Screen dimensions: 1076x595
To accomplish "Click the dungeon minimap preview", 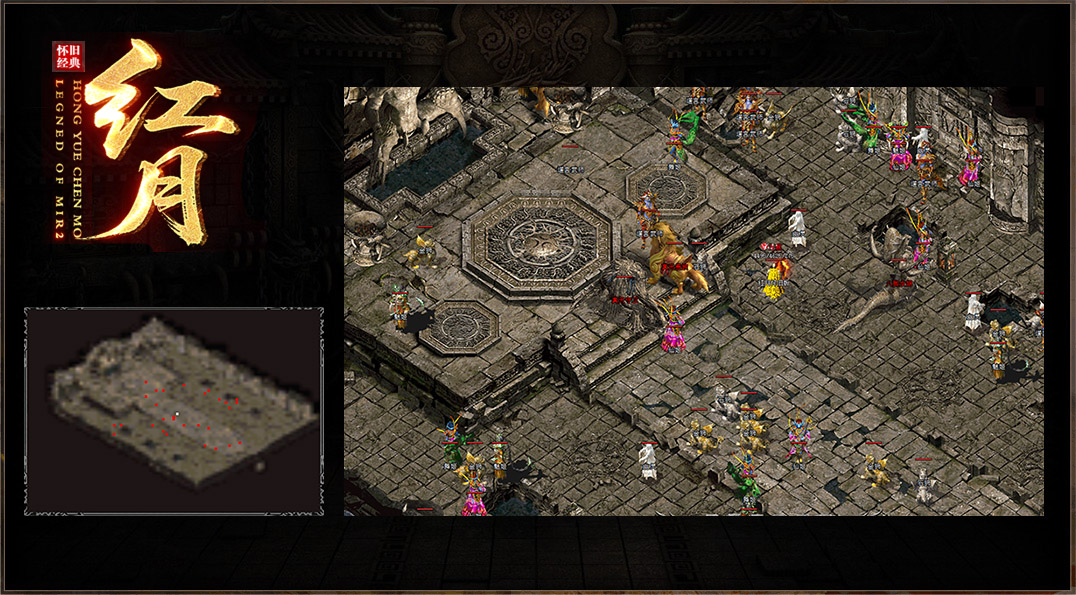I will point(174,411).
